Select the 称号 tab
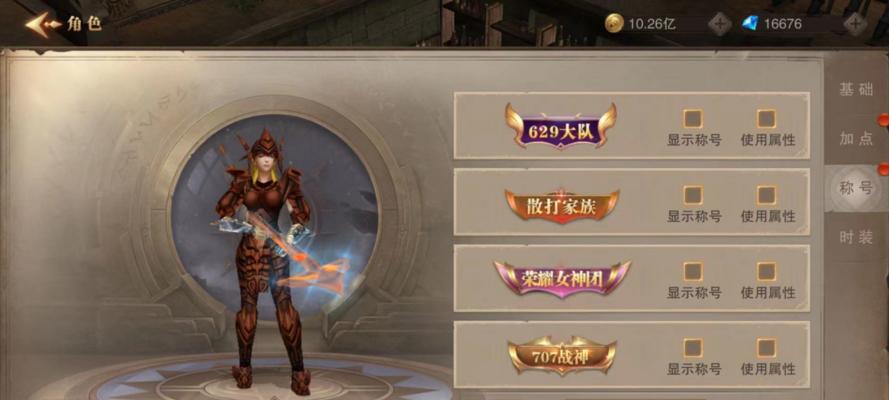Viewport: 889px width, 400px height. tap(856, 188)
